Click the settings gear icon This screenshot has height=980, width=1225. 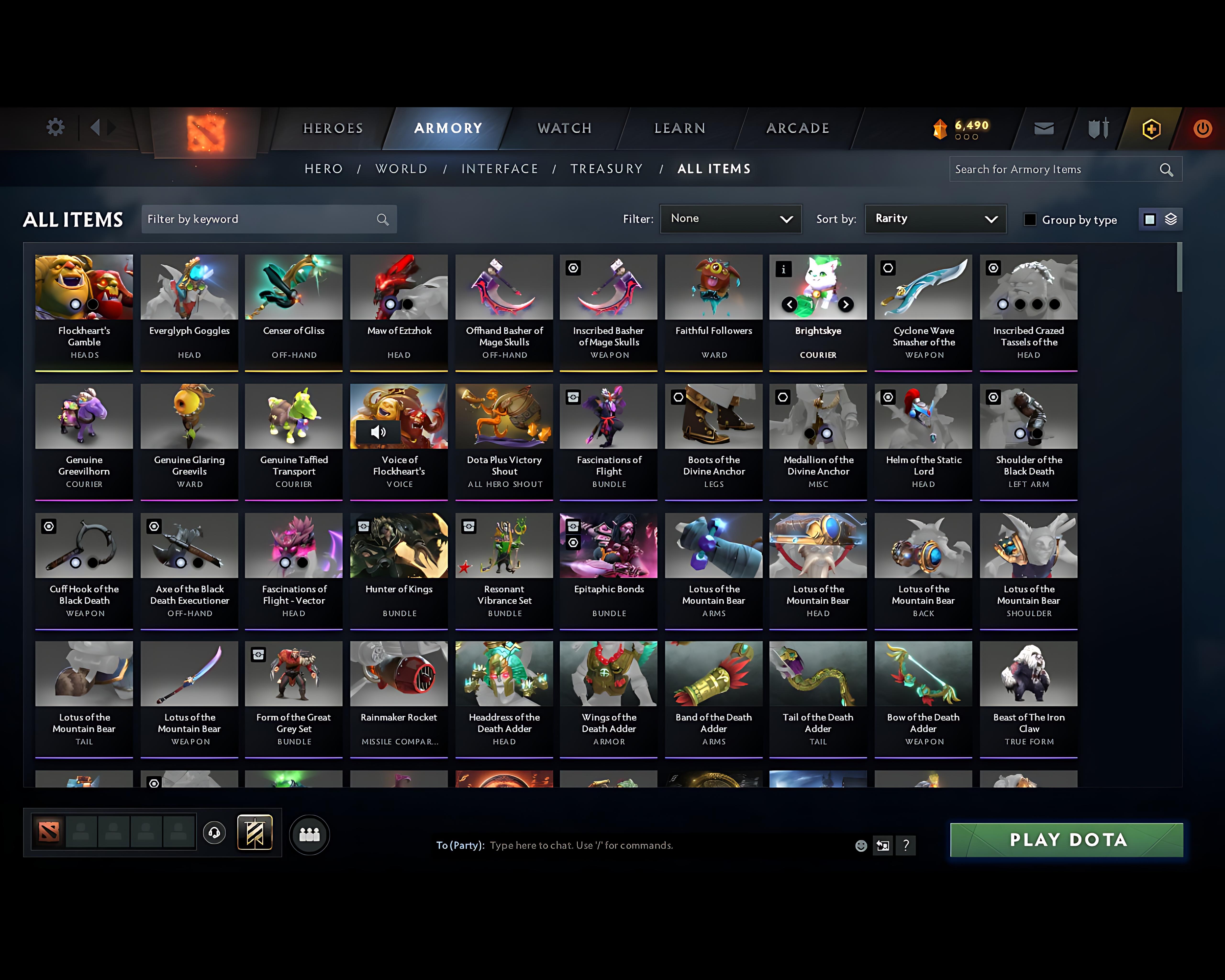click(x=55, y=127)
